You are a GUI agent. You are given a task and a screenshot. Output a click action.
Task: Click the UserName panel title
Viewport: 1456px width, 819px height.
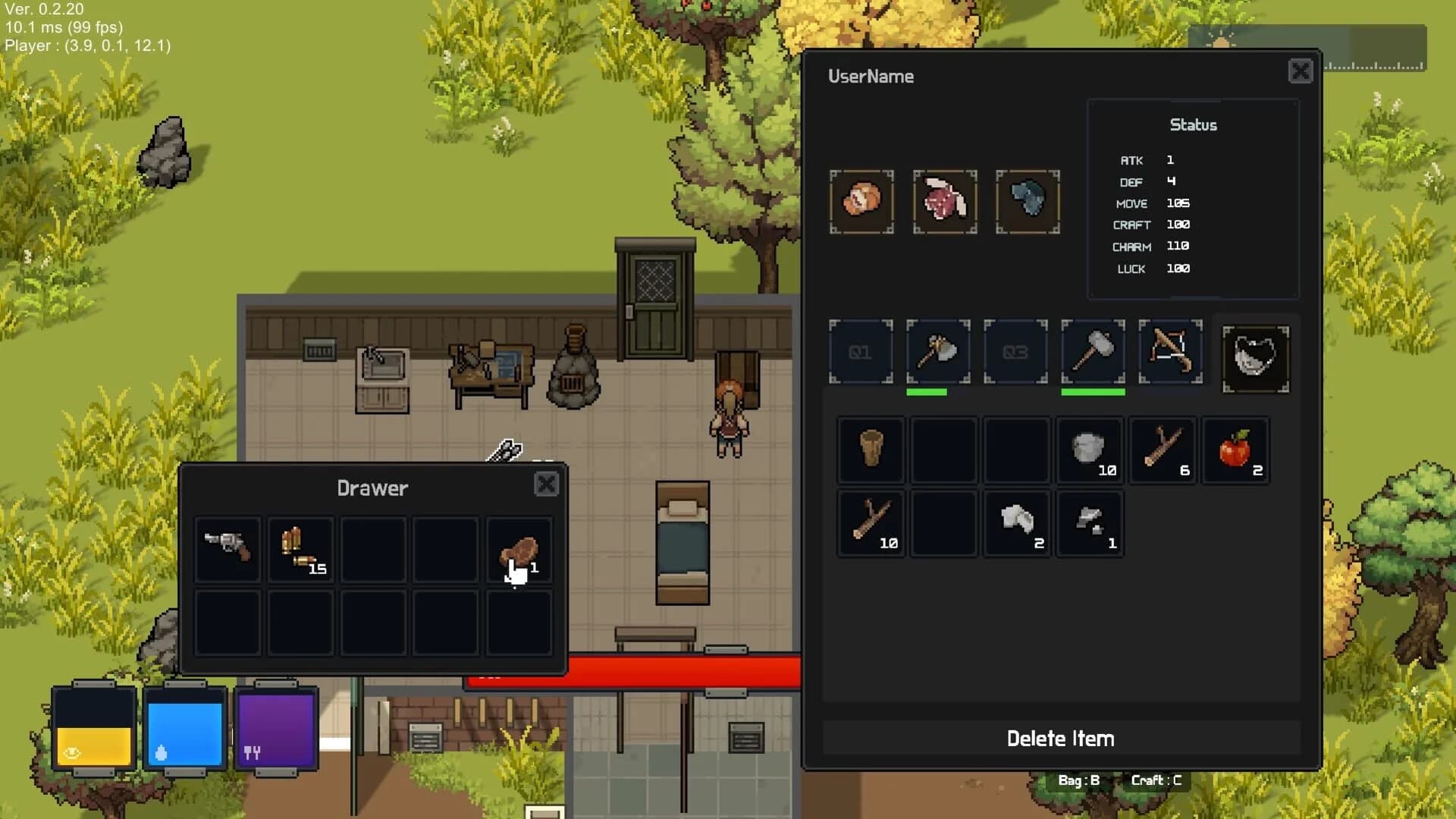point(871,76)
